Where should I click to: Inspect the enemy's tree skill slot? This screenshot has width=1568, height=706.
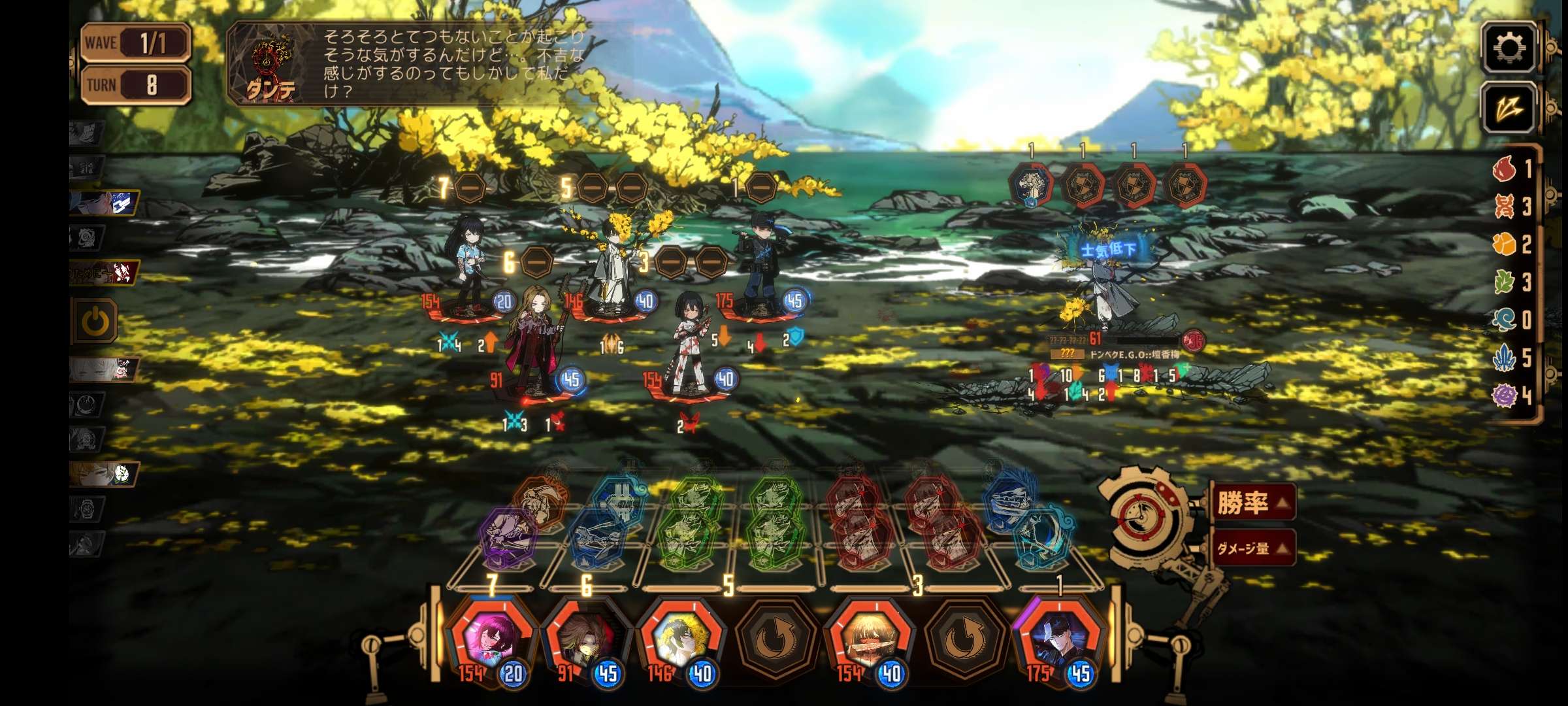tap(1030, 185)
